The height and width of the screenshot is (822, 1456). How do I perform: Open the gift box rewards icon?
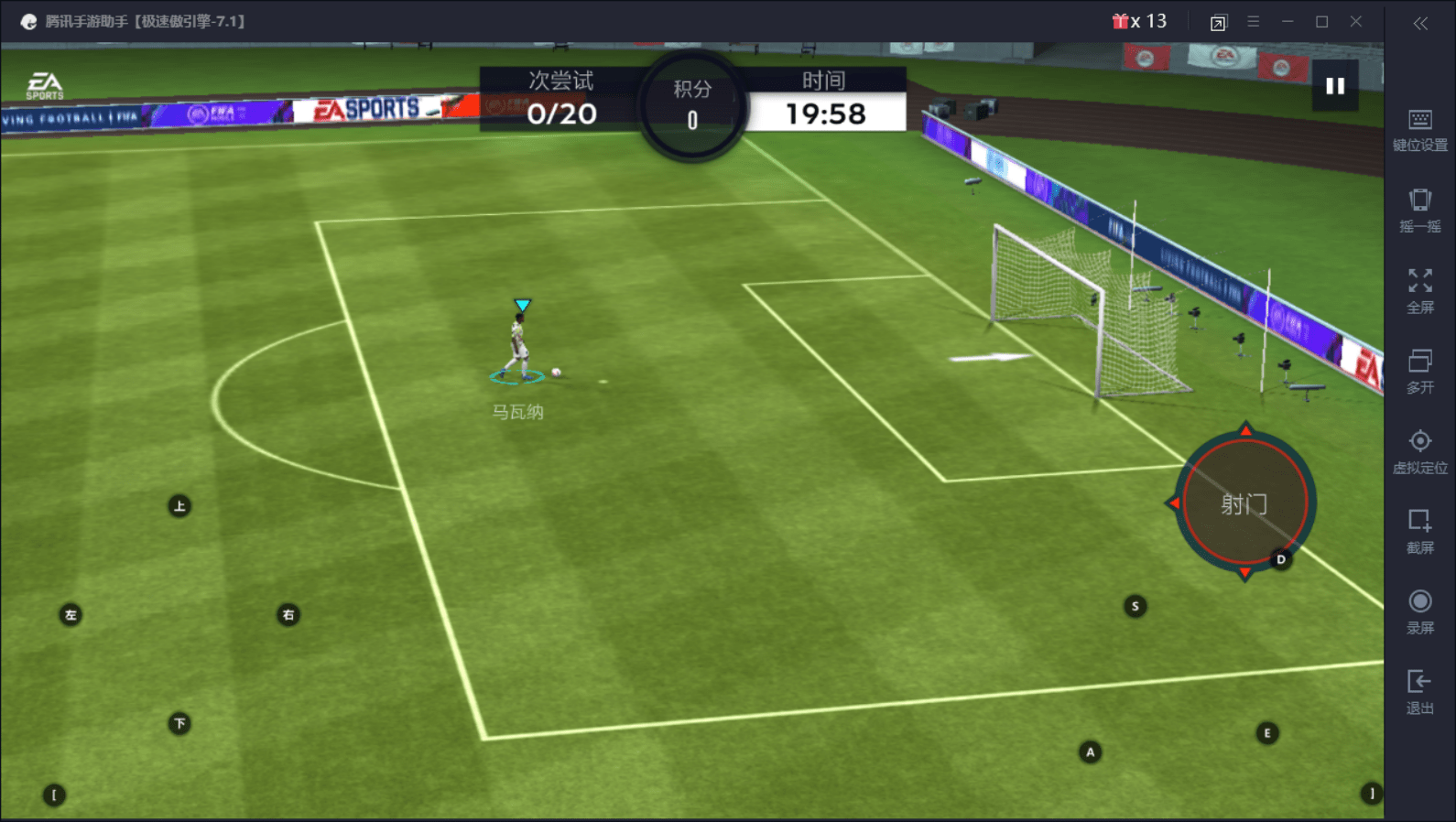1120,21
